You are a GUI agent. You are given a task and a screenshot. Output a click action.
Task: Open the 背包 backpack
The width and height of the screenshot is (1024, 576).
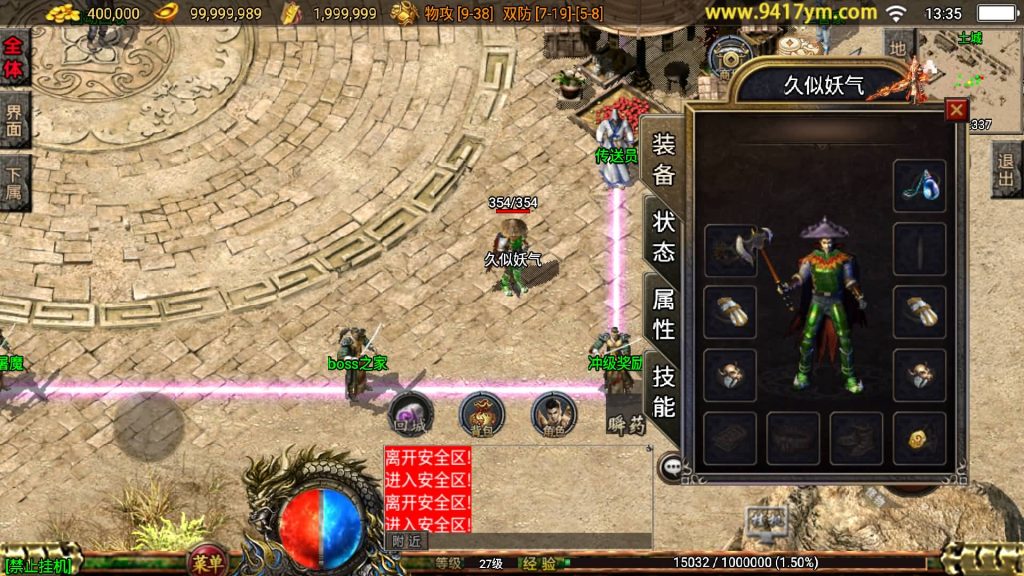point(481,412)
